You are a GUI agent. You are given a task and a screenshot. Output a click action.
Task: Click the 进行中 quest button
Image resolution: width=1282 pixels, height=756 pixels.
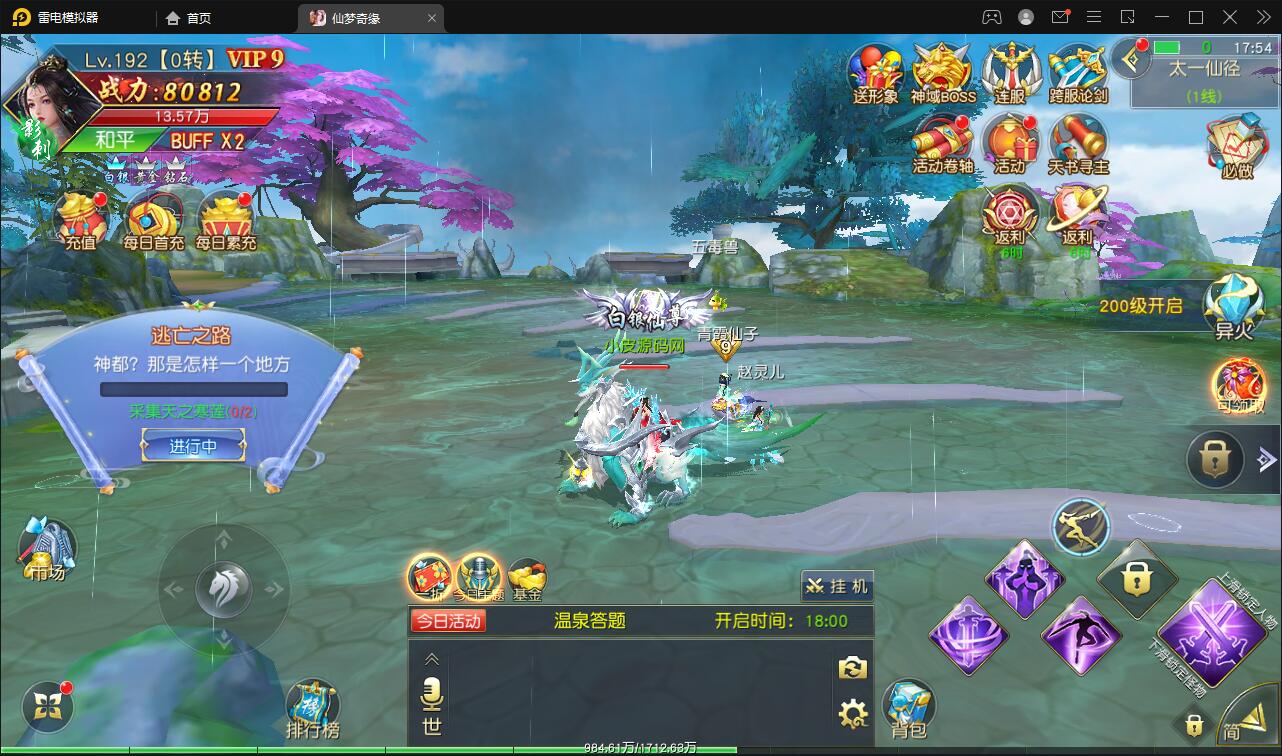pos(193,446)
